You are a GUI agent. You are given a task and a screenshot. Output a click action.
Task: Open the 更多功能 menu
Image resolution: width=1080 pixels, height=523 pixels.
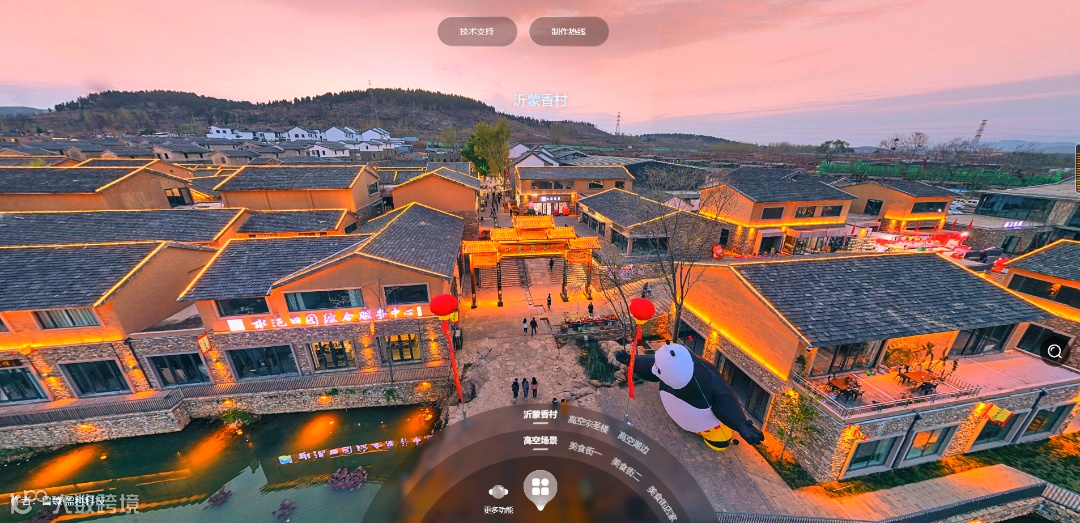click(498, 496)
